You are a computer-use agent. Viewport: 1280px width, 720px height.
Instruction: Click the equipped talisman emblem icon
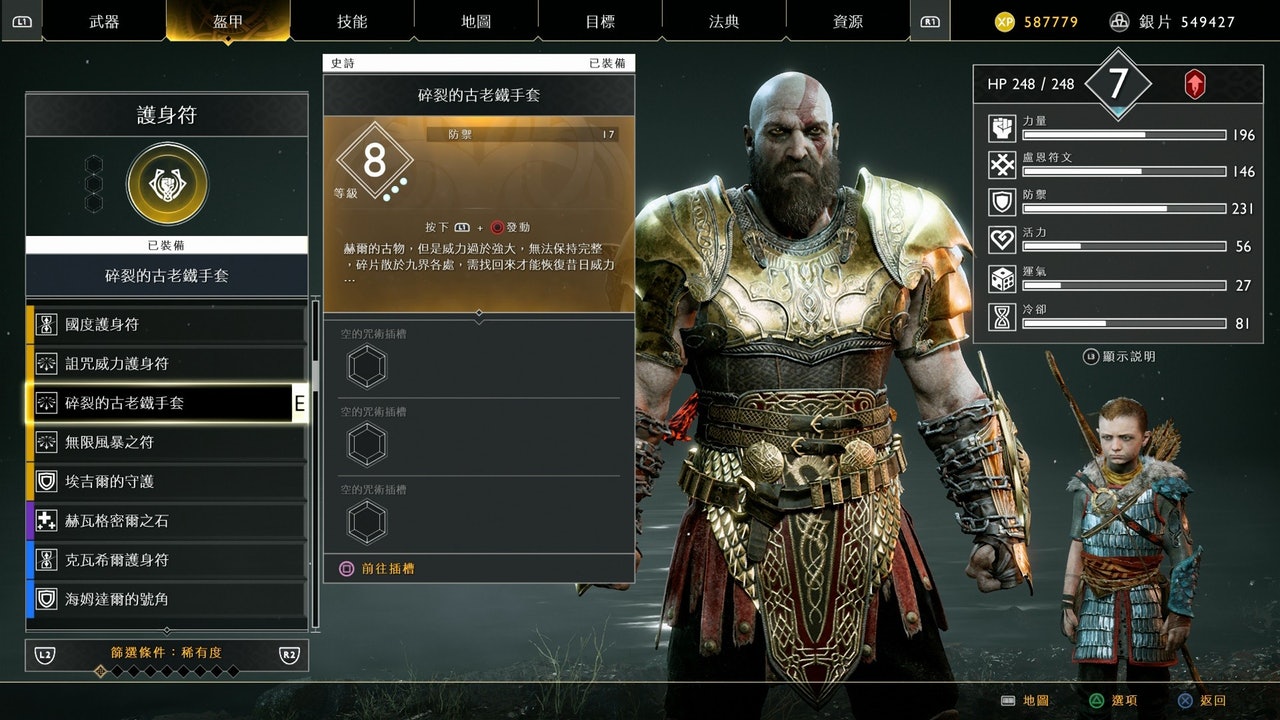167,184
